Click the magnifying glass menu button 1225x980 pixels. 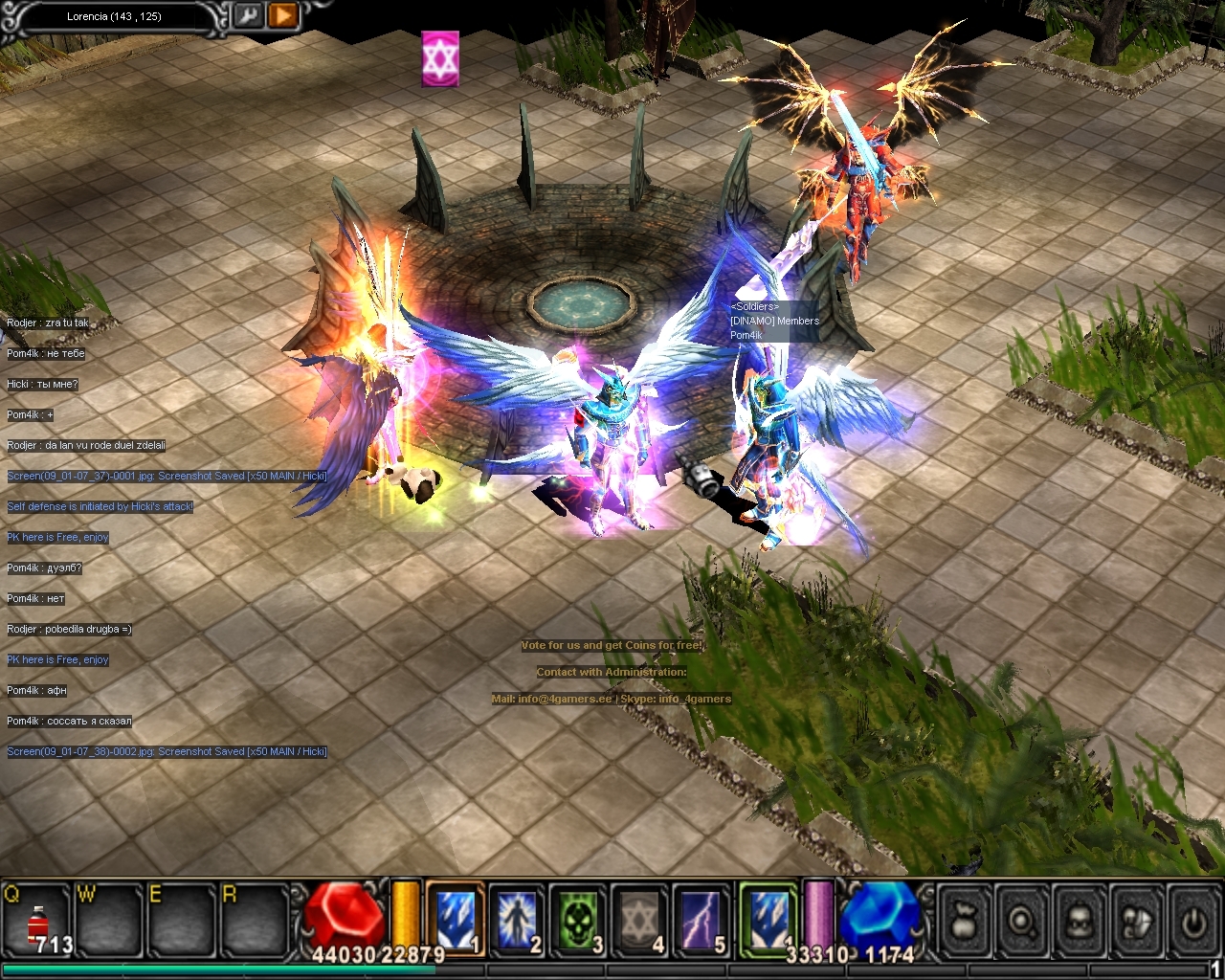(x=1022, y=921)
